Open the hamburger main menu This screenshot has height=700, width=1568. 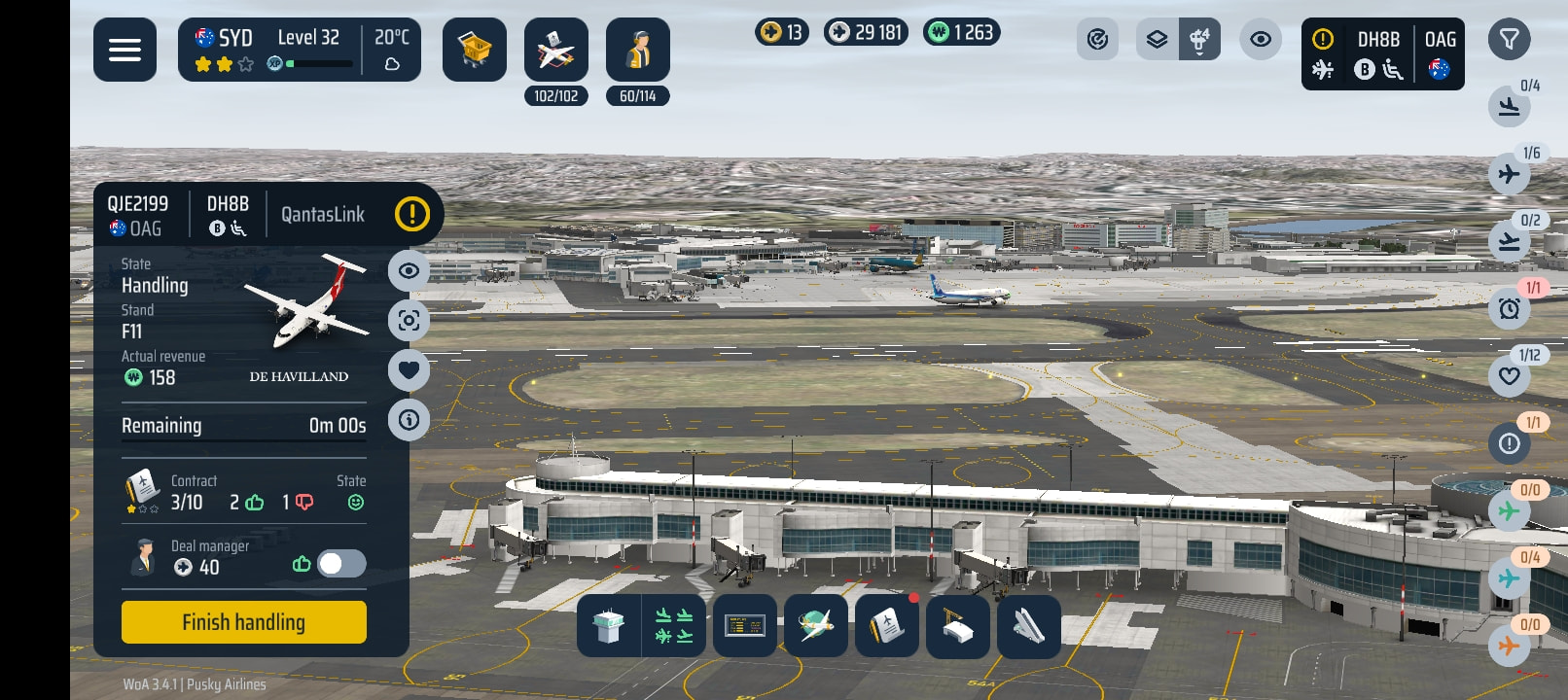click(x=125, y=50)
